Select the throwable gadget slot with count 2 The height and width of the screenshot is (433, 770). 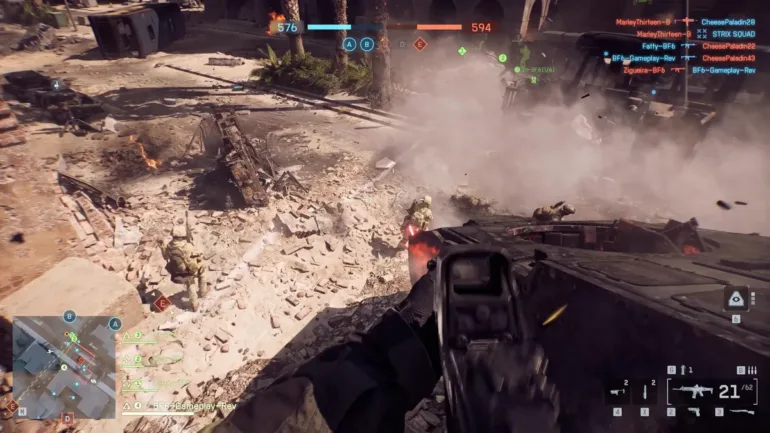645,393
